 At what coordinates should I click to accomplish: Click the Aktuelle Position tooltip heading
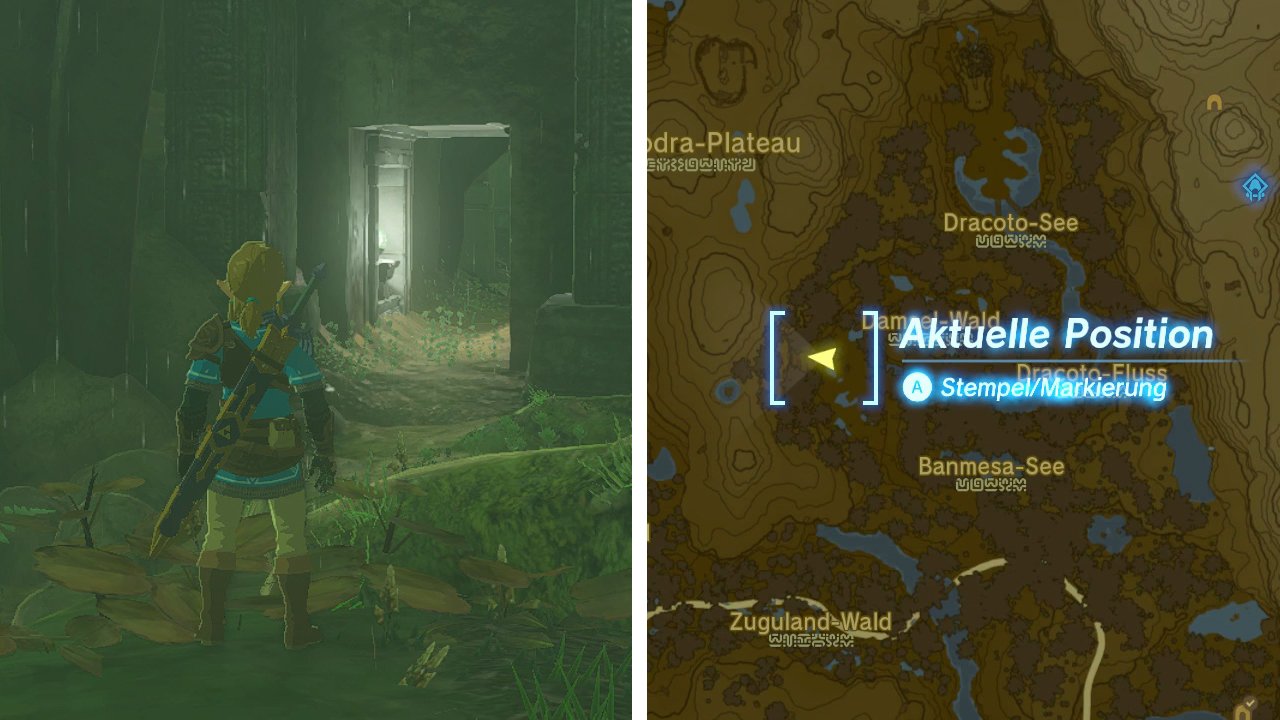pos(1057,334)
